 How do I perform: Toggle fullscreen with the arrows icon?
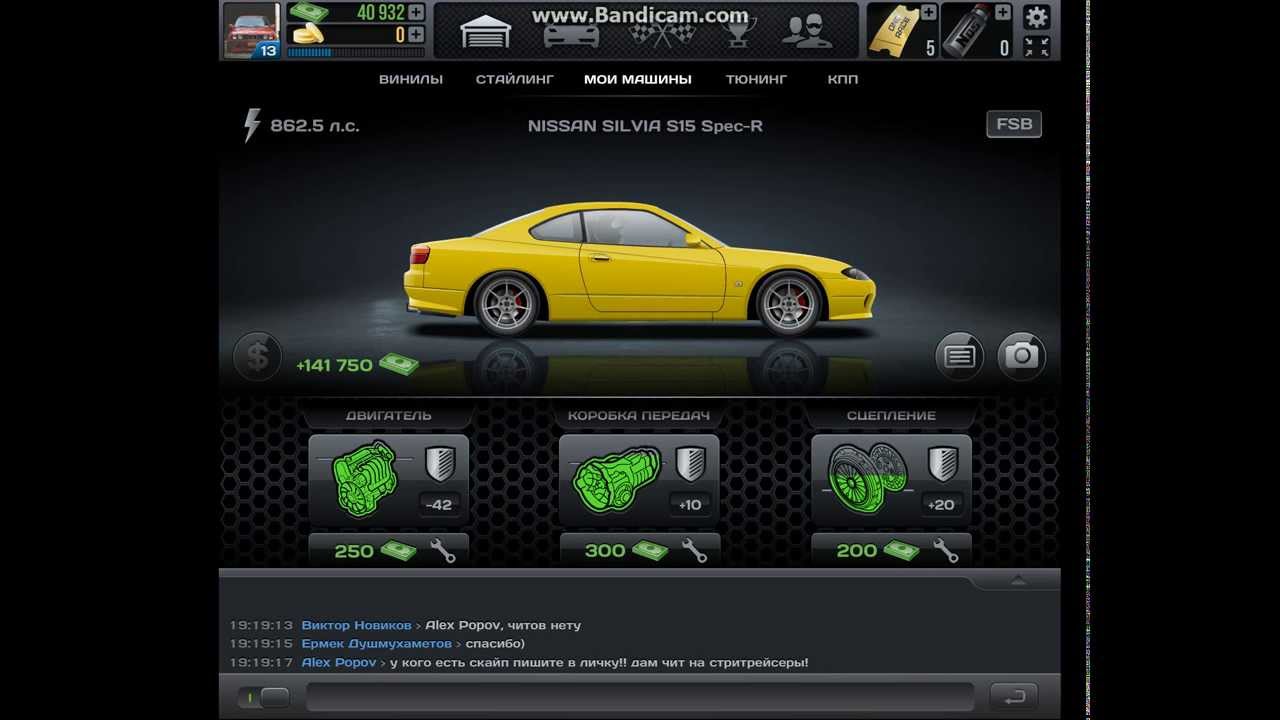[x=1037, y=46]
